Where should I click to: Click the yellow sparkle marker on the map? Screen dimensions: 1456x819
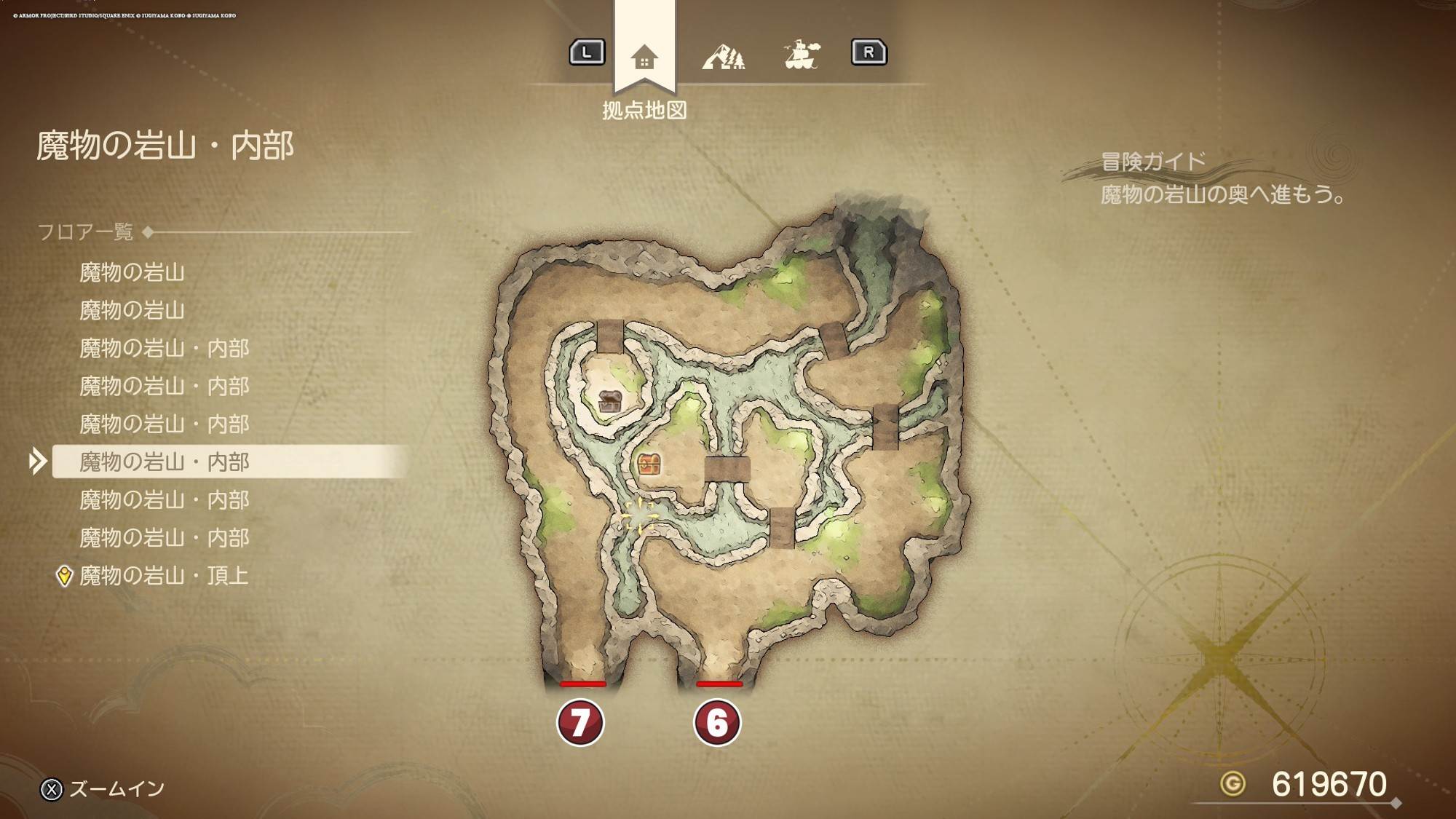coord(638,516)
